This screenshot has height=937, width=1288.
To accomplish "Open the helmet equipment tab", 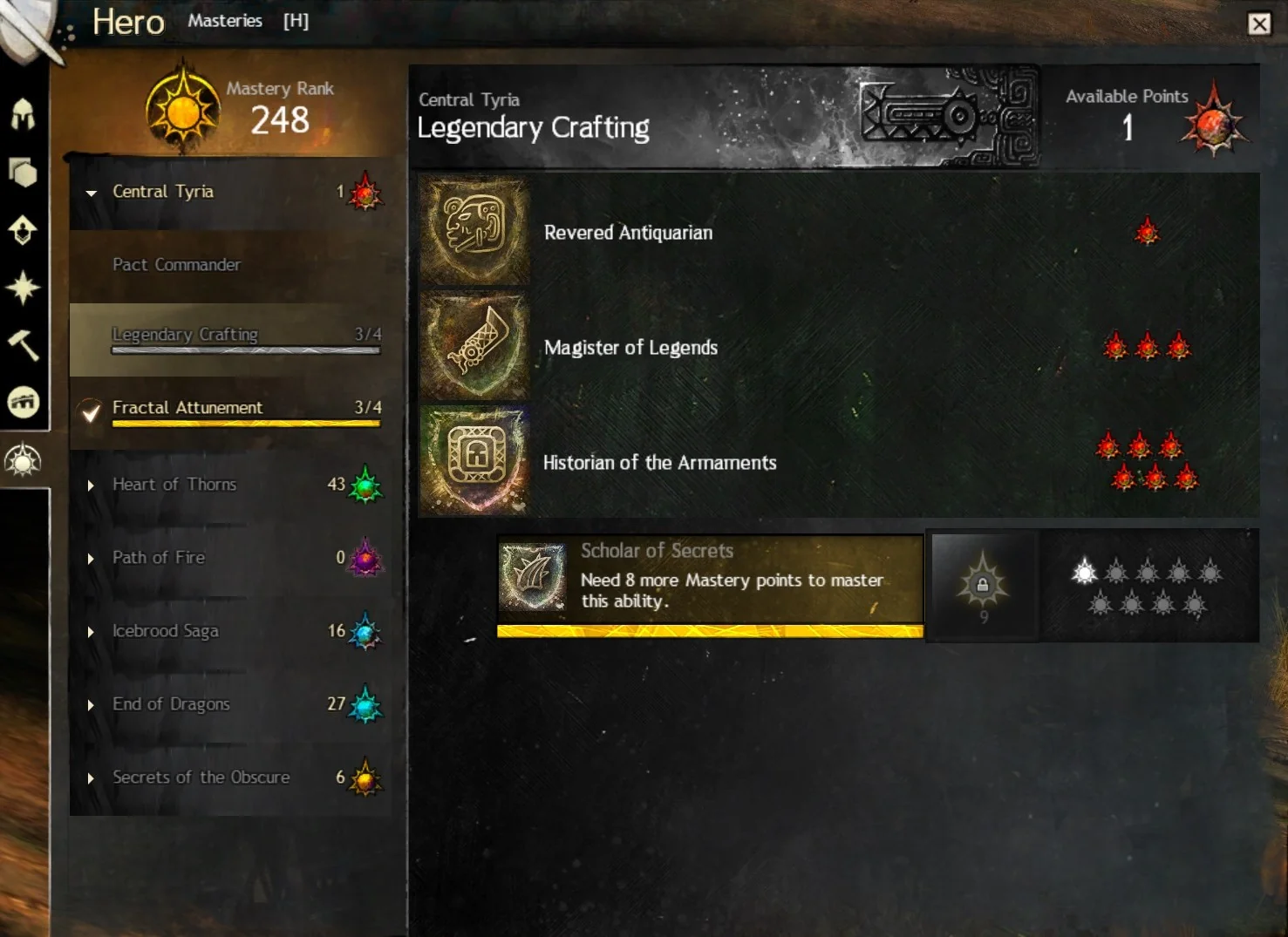I will click(x=23, y=113).
